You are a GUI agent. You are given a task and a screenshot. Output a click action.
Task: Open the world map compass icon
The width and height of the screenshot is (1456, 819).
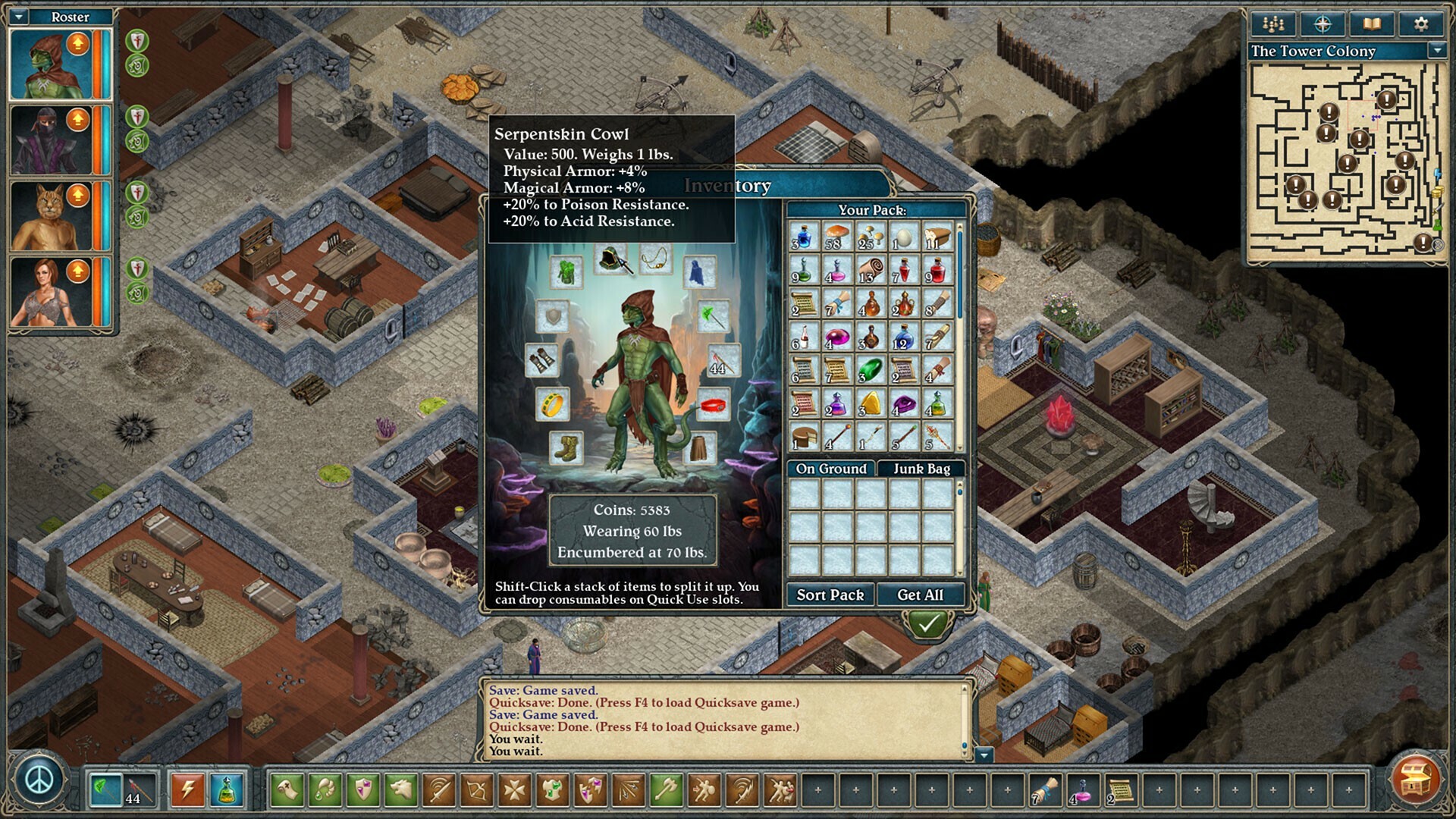pos(1321,24)
